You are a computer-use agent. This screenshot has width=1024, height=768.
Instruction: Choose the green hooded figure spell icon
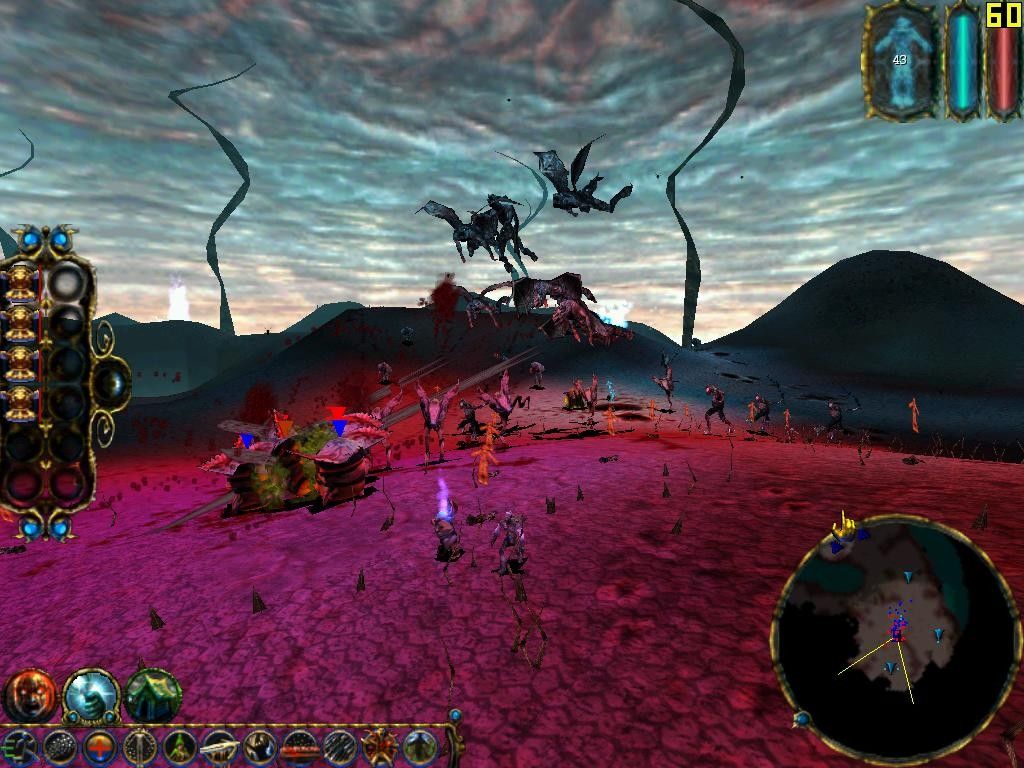coord(180,747)
